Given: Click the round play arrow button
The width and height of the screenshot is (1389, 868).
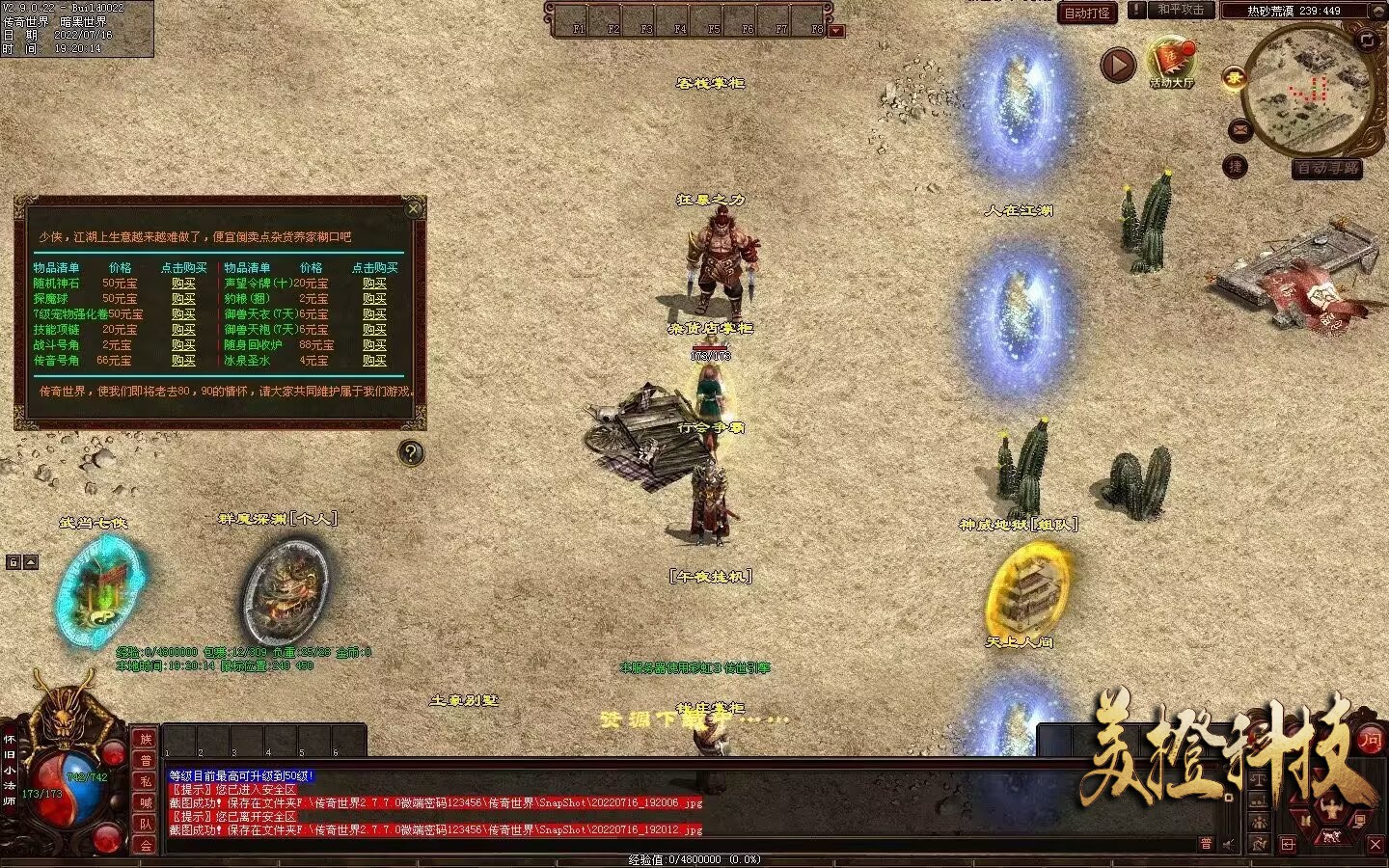Looking at the screenshot, I should pyautogui.click(x=1118, y=66).
